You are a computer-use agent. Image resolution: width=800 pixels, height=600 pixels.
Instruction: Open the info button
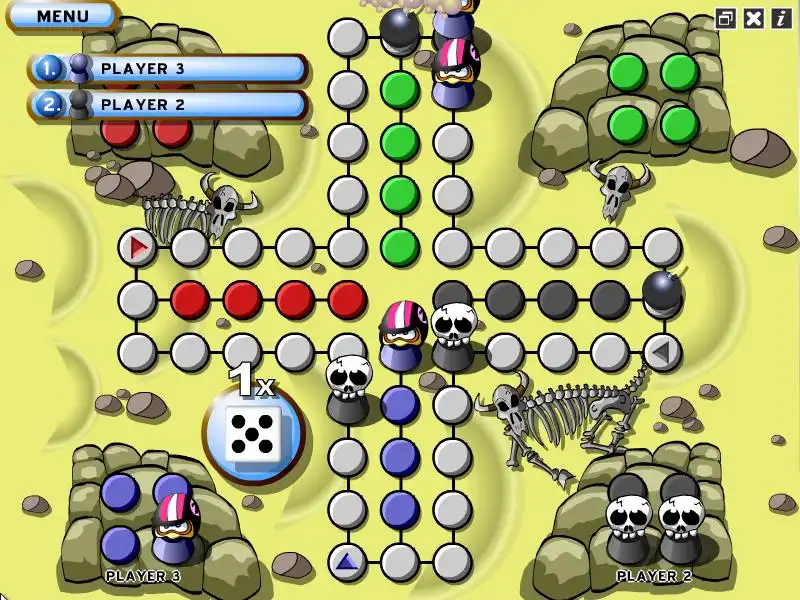780,18
